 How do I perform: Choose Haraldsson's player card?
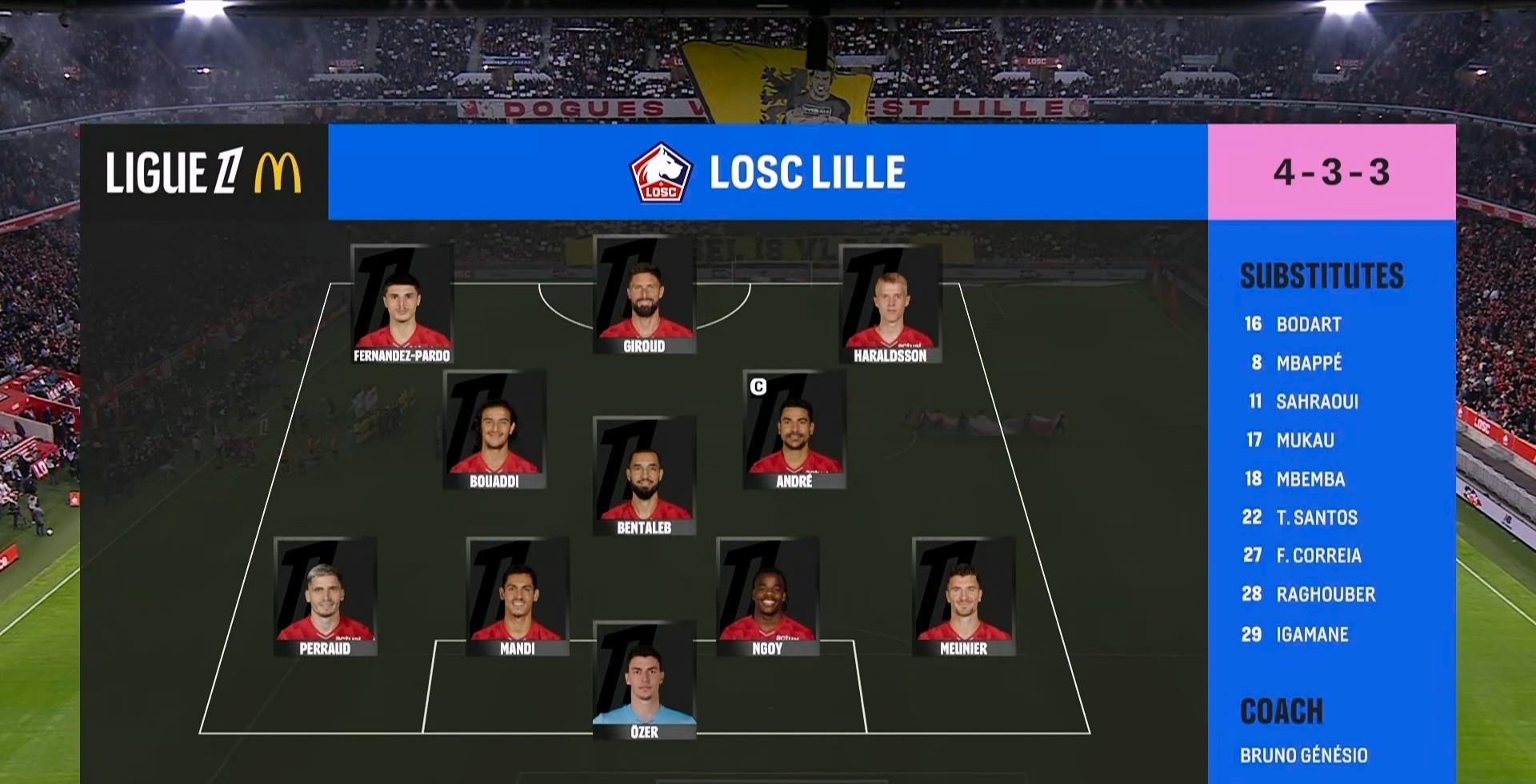point(890,304)
